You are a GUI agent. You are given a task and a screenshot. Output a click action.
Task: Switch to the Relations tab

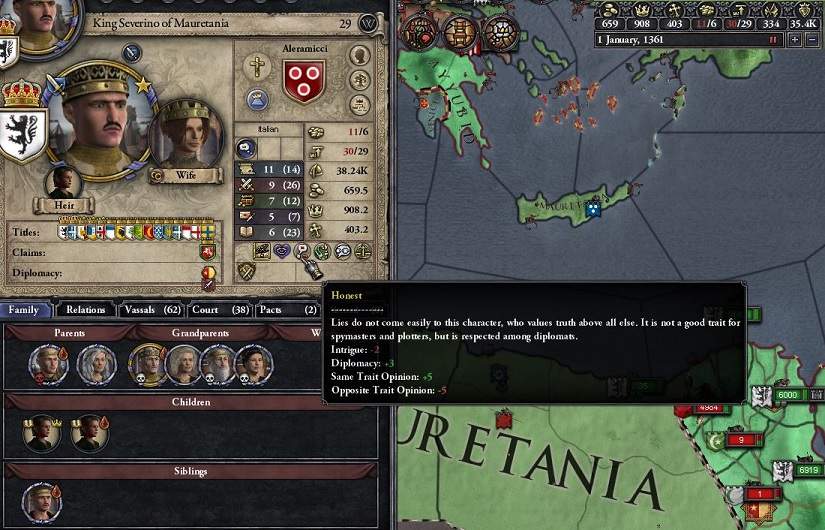tap(86, 310)
